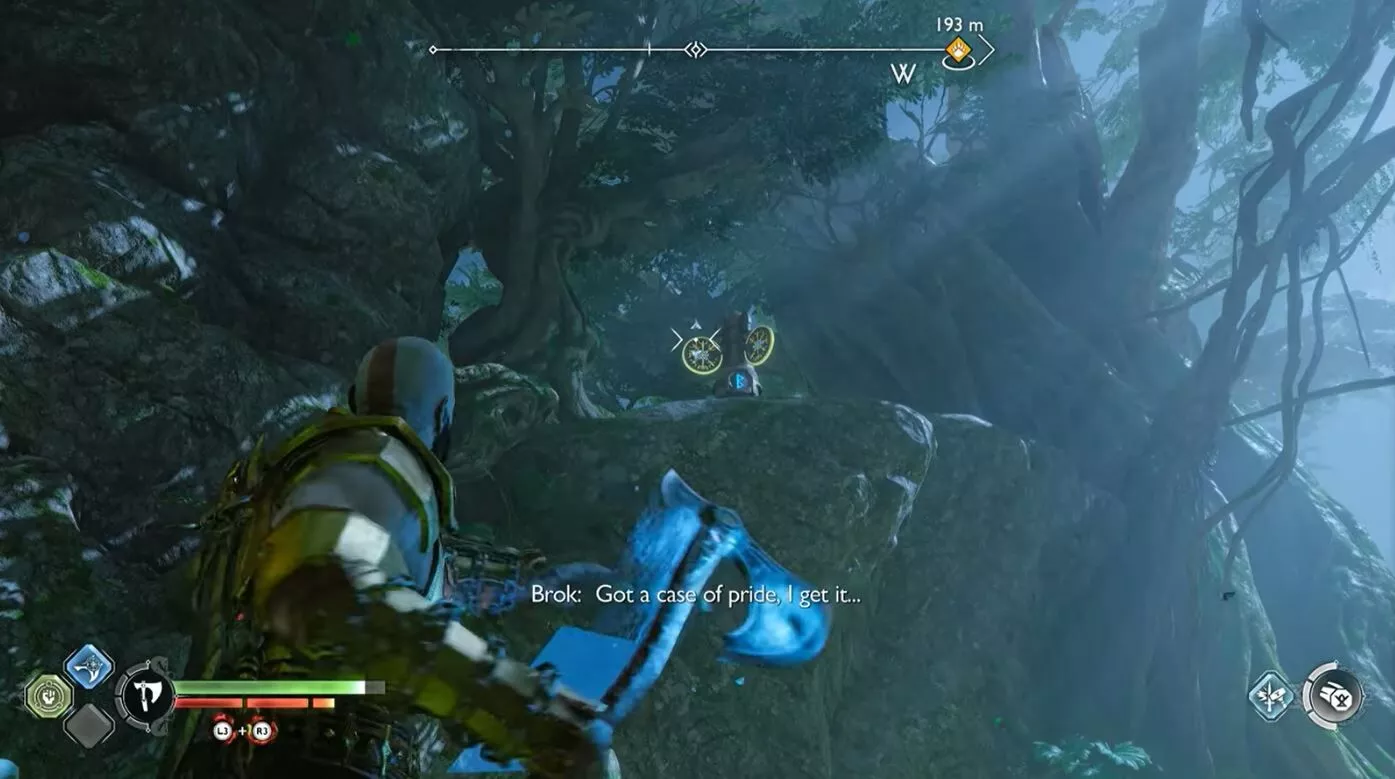Viewport: 1395px width, 779px height.
Task: Activate the right glowing rune circle
Action: (759, 346)
